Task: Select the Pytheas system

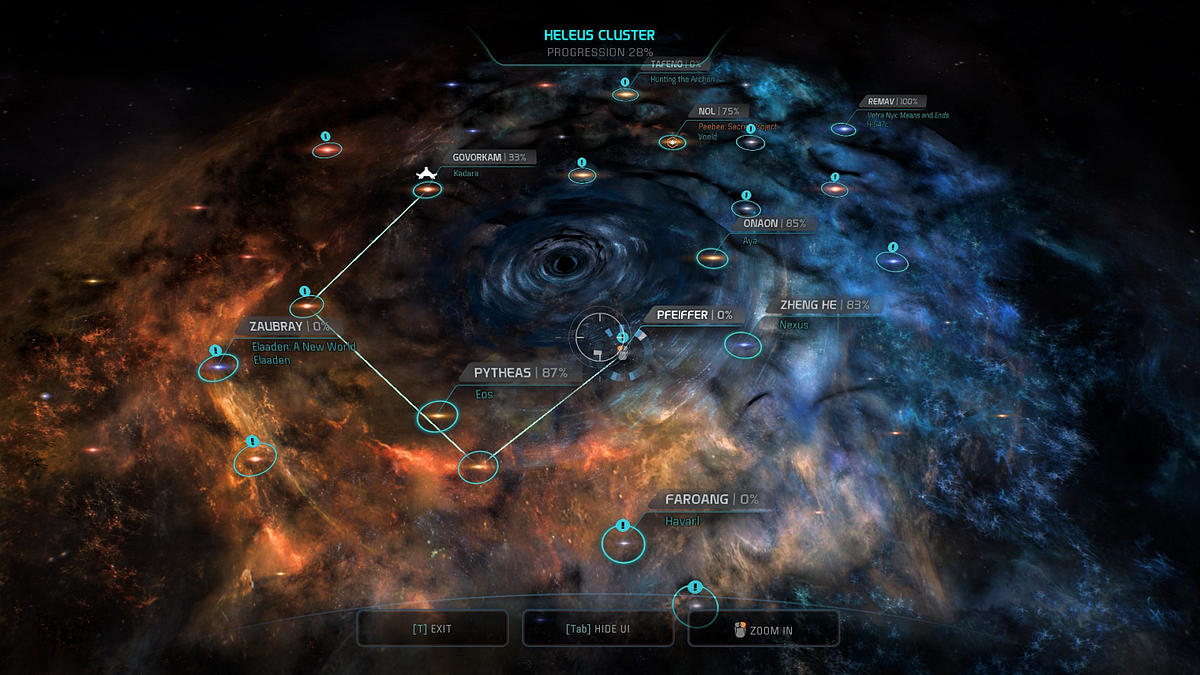Action: click(437, 414)
